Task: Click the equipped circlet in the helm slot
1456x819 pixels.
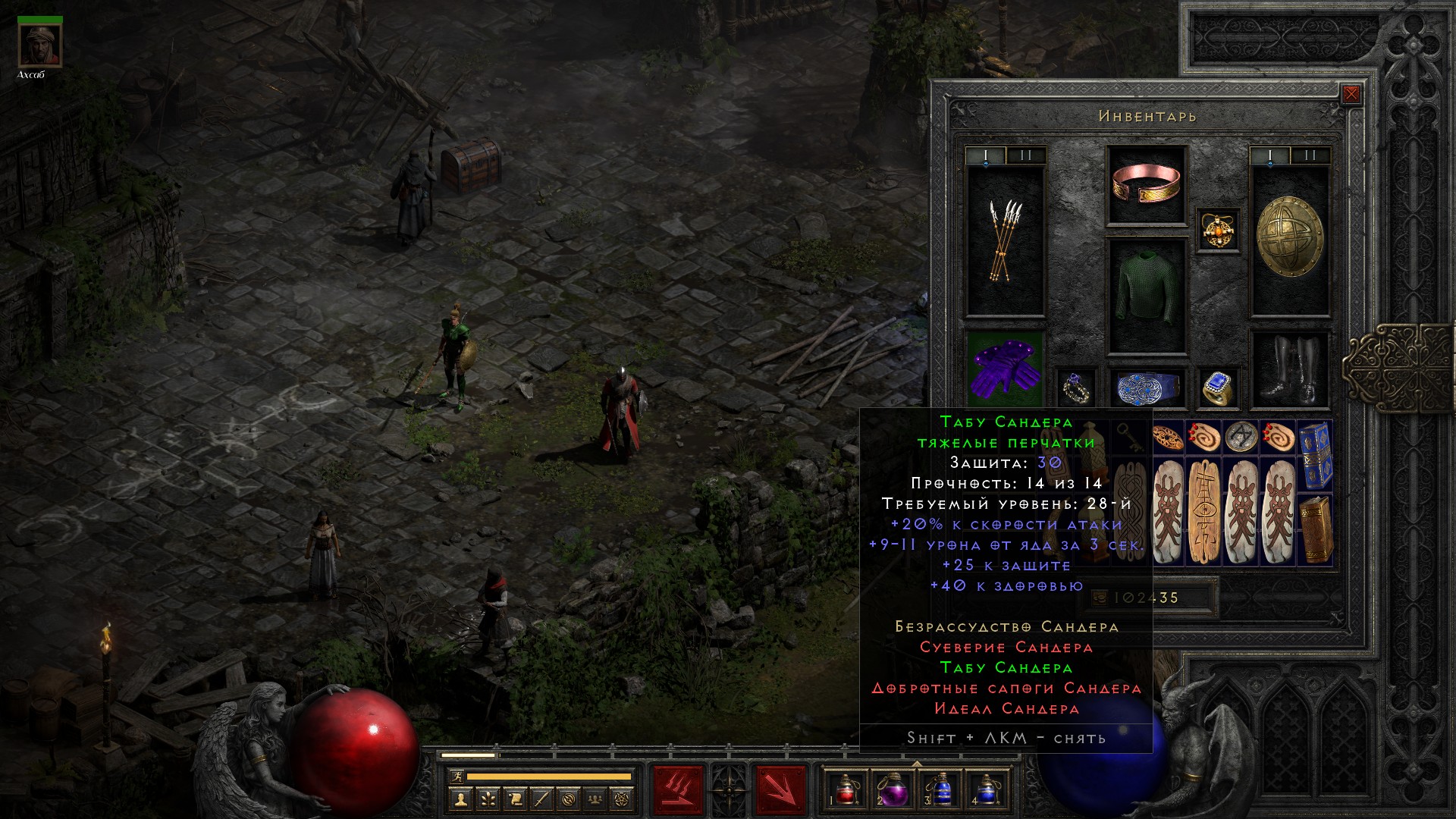Action: point(1146,185)
